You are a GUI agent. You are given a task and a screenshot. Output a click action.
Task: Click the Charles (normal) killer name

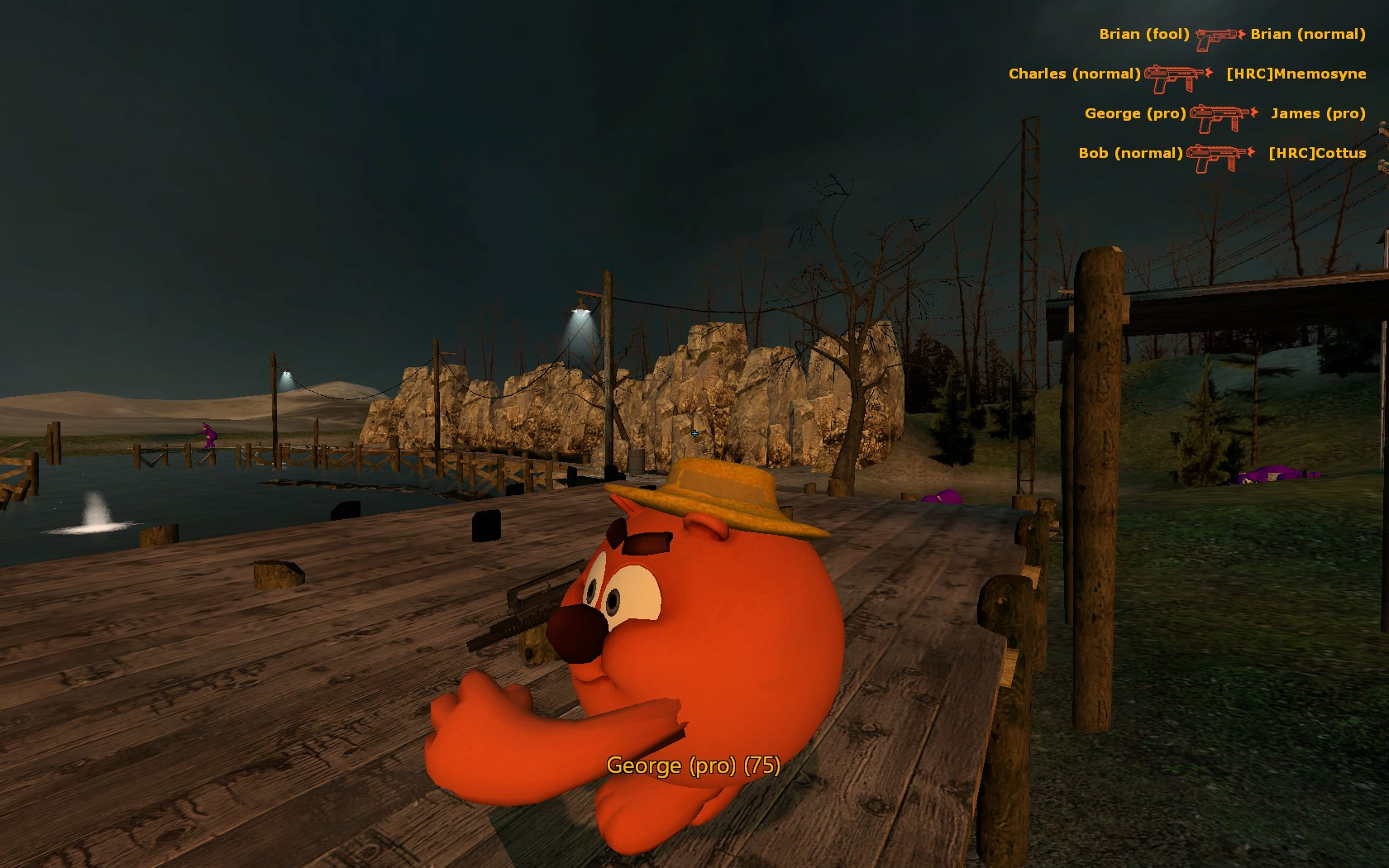tap(1075, 74)
